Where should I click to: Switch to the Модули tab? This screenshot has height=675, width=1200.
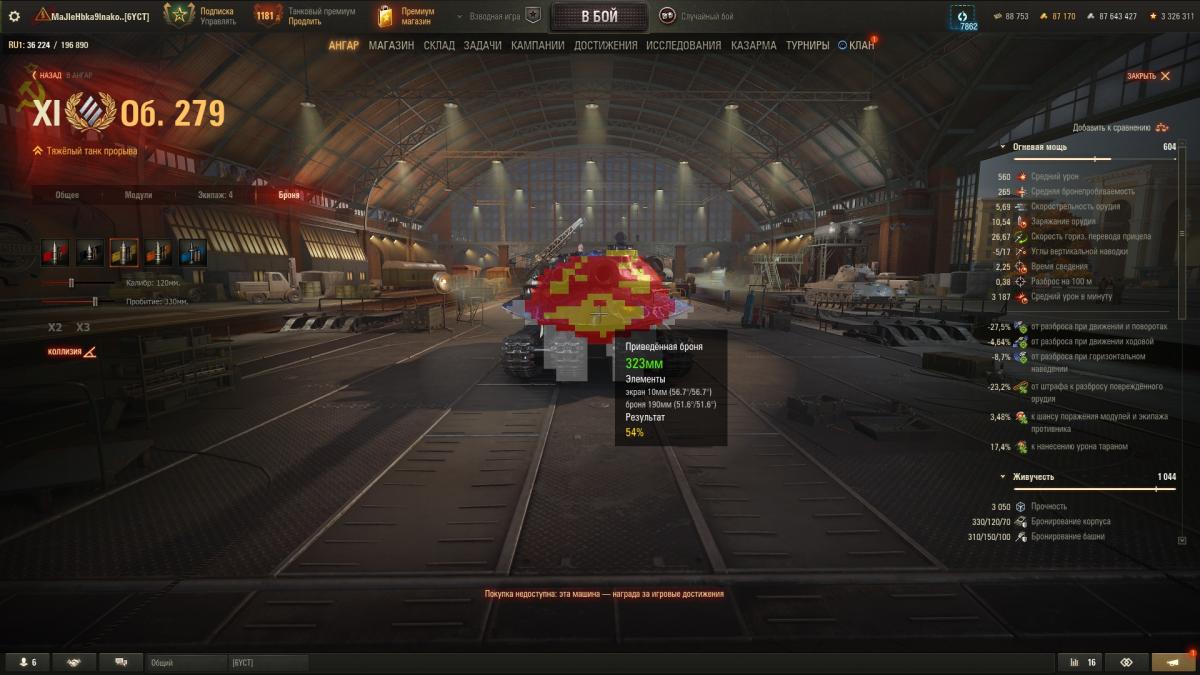[x=138, y=195]
